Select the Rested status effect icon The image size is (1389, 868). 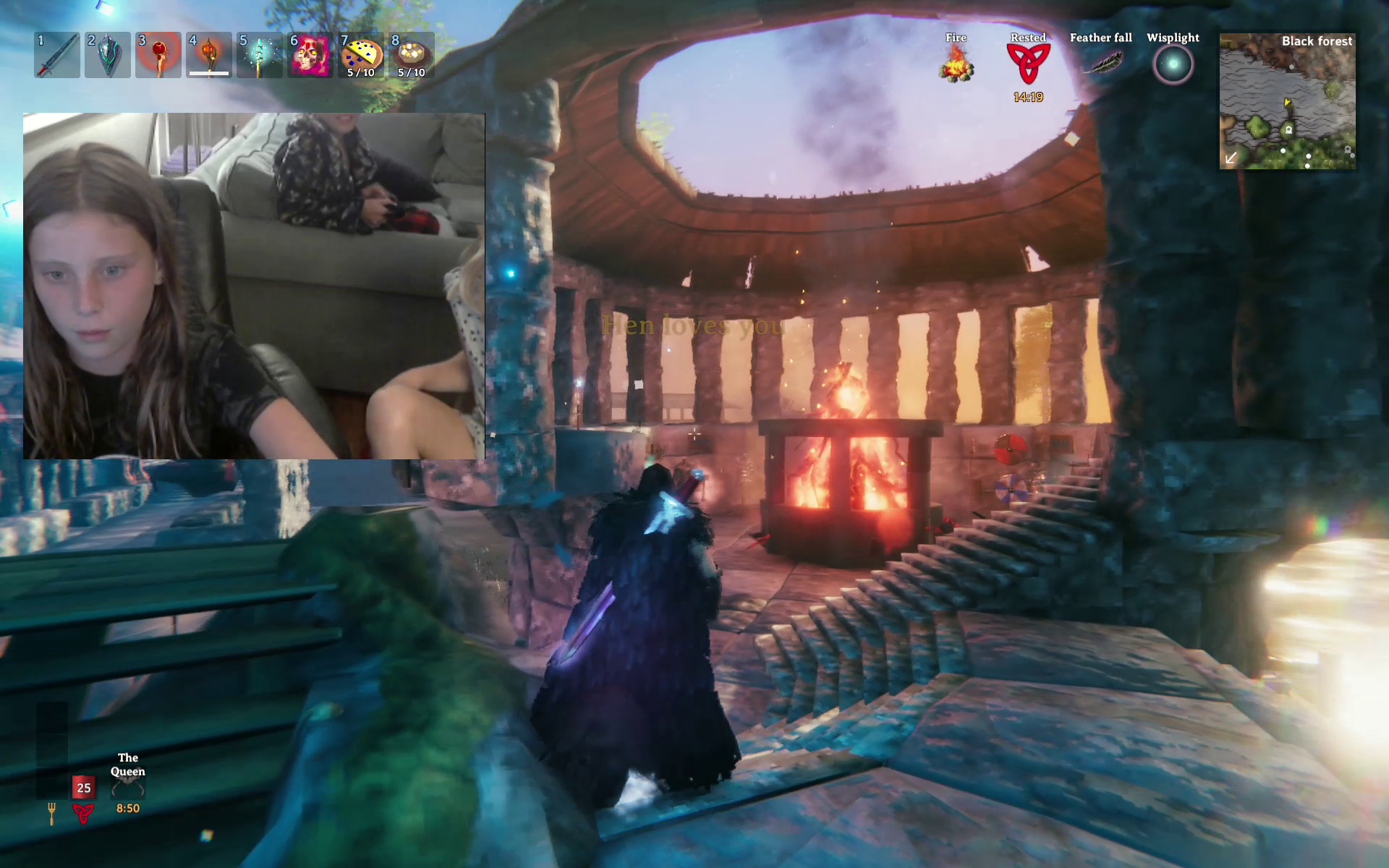coord(1028,64)
